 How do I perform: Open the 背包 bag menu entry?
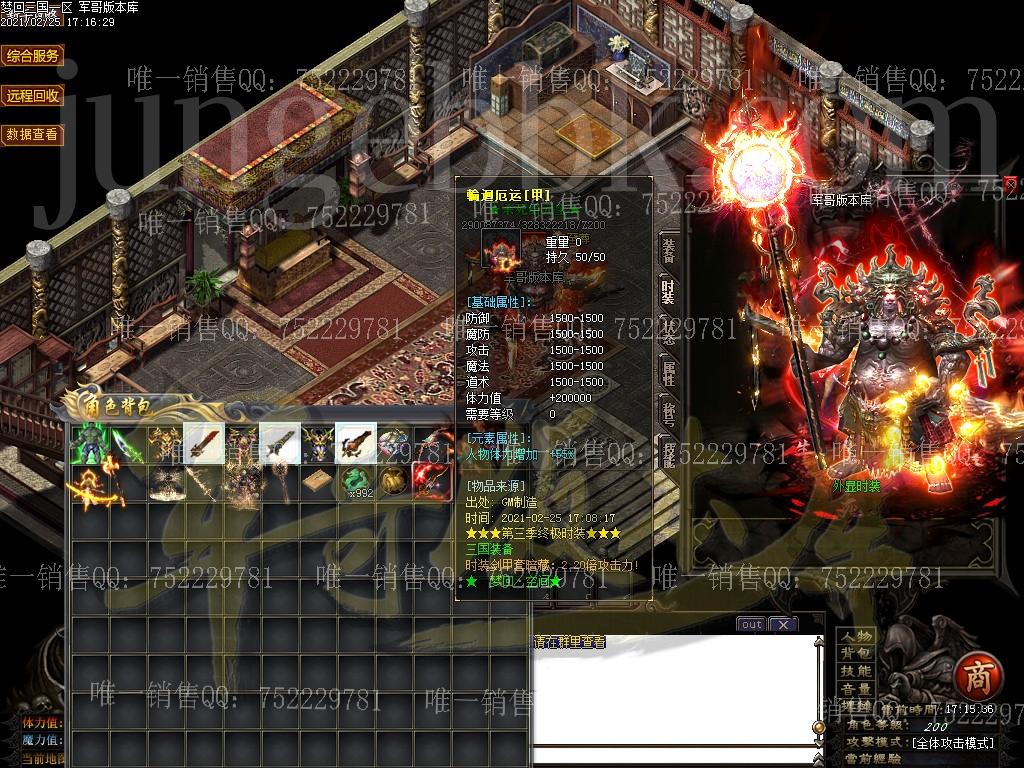click(857, 654)
